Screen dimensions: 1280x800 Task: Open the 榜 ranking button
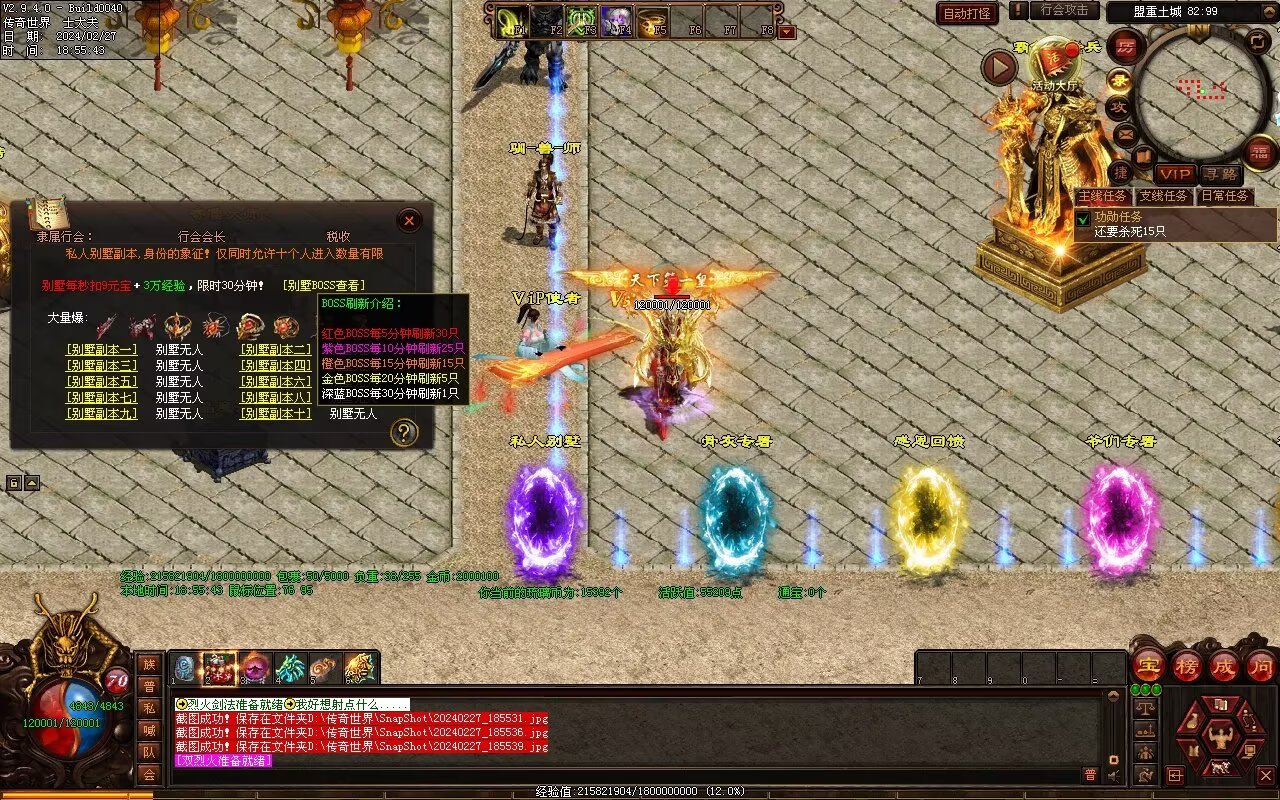(1187, 665)
